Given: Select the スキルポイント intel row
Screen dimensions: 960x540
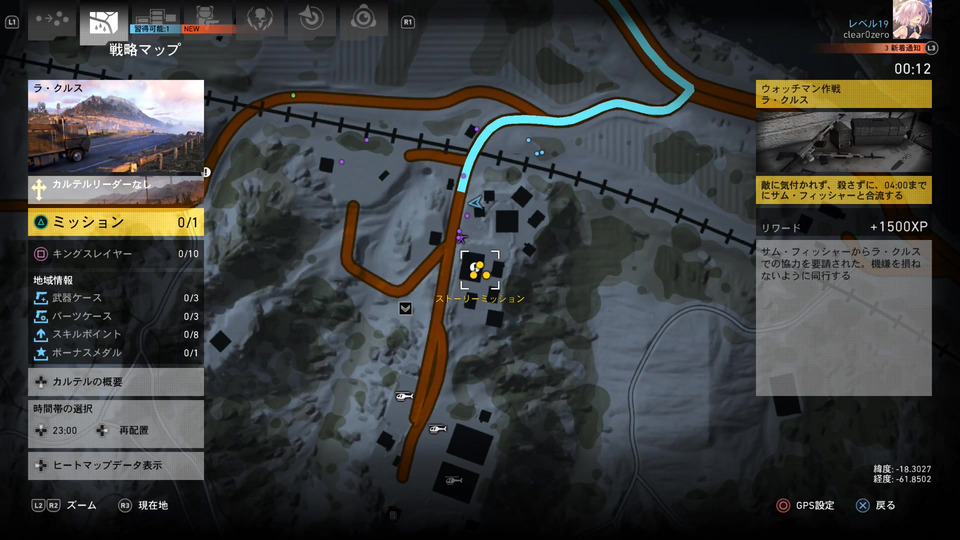Looking at the screenshot, I should 115,334.
